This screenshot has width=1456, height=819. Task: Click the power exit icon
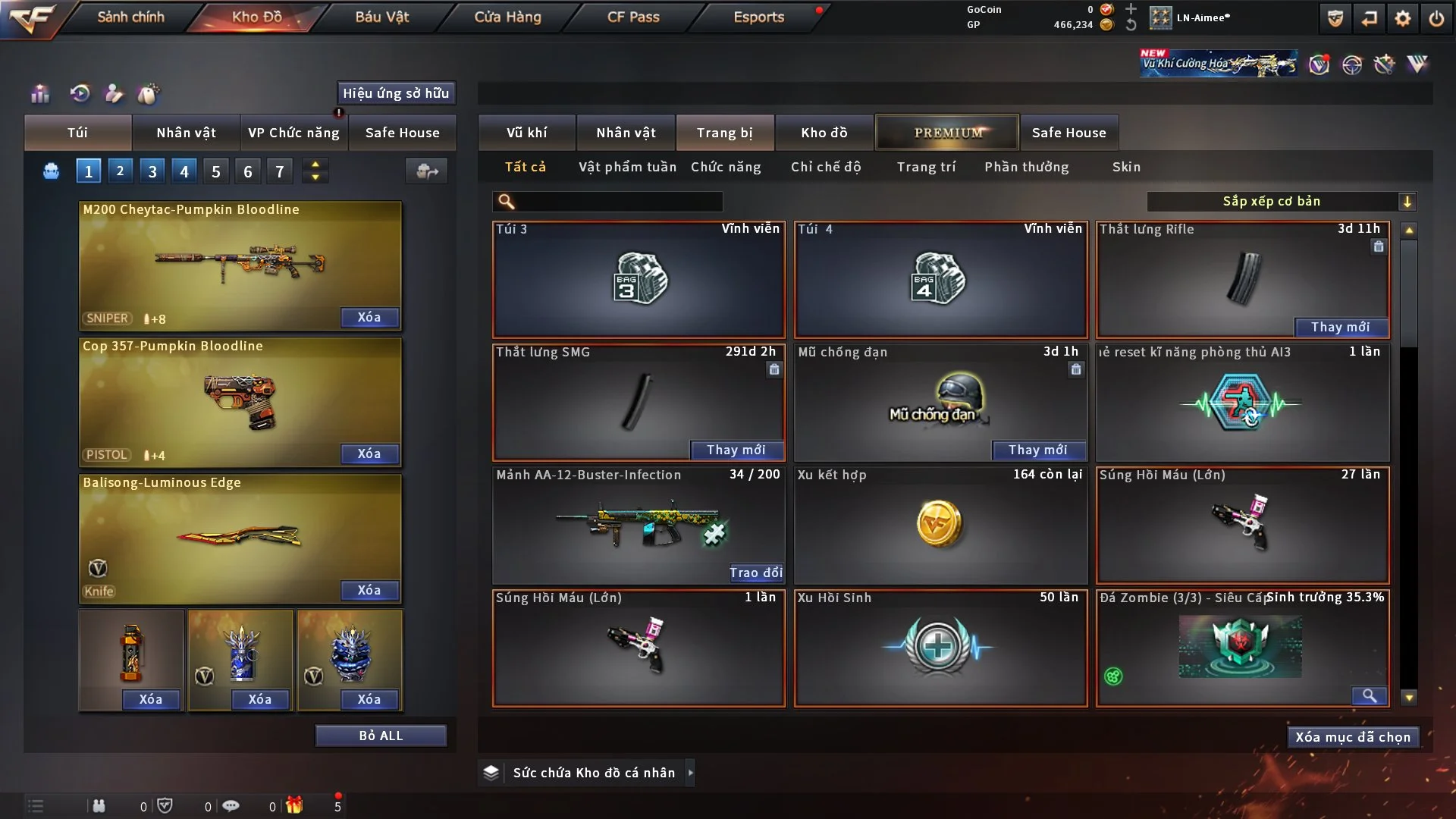click(1436, 18)
